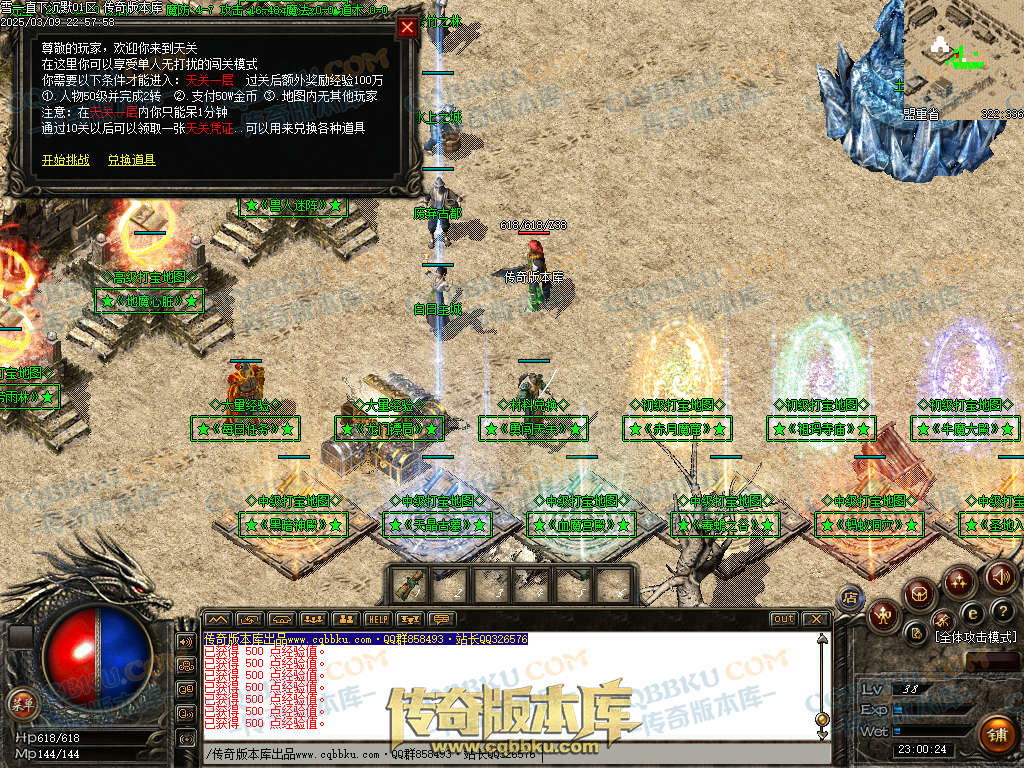Click the HELP button above chat
The image size is (1024, 768).
pyautogui.click(x=377, y=619)
